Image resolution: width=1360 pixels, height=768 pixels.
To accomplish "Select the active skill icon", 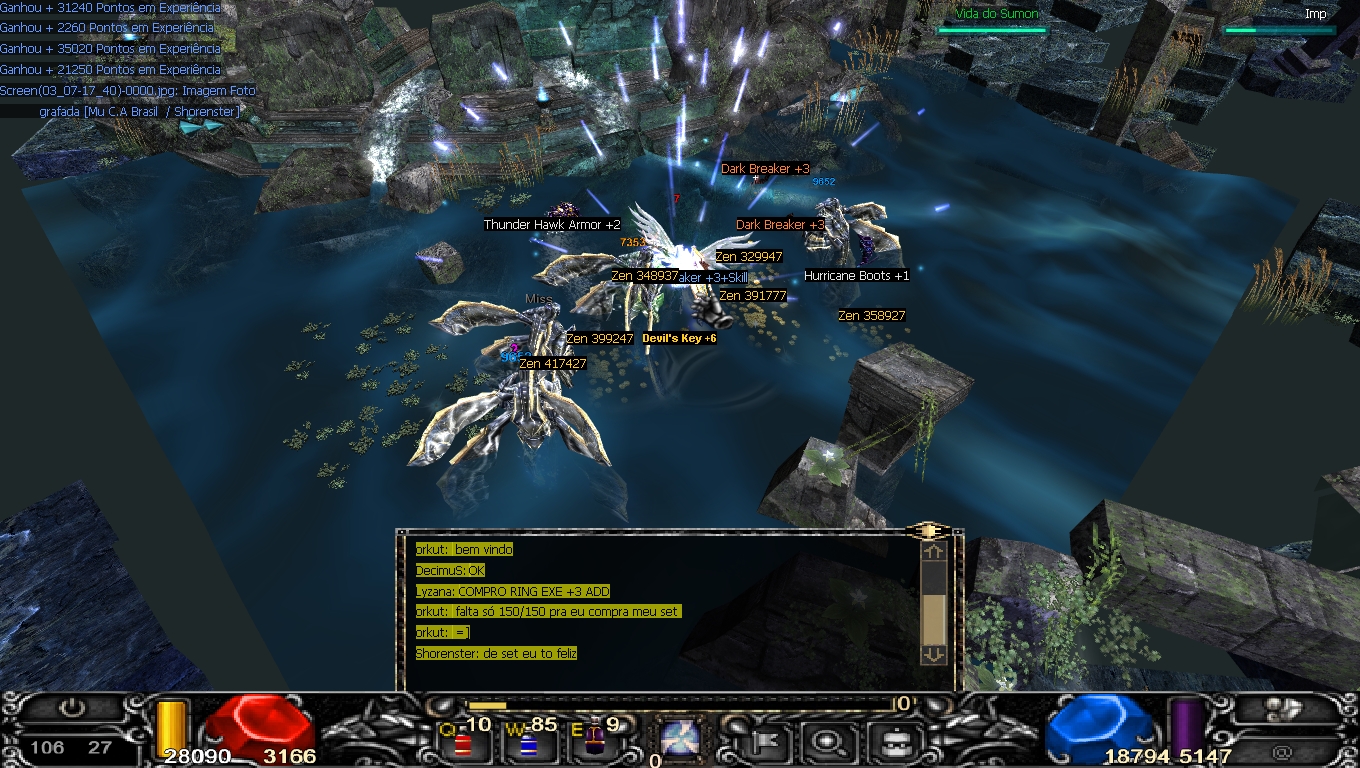I will (680, 739).
